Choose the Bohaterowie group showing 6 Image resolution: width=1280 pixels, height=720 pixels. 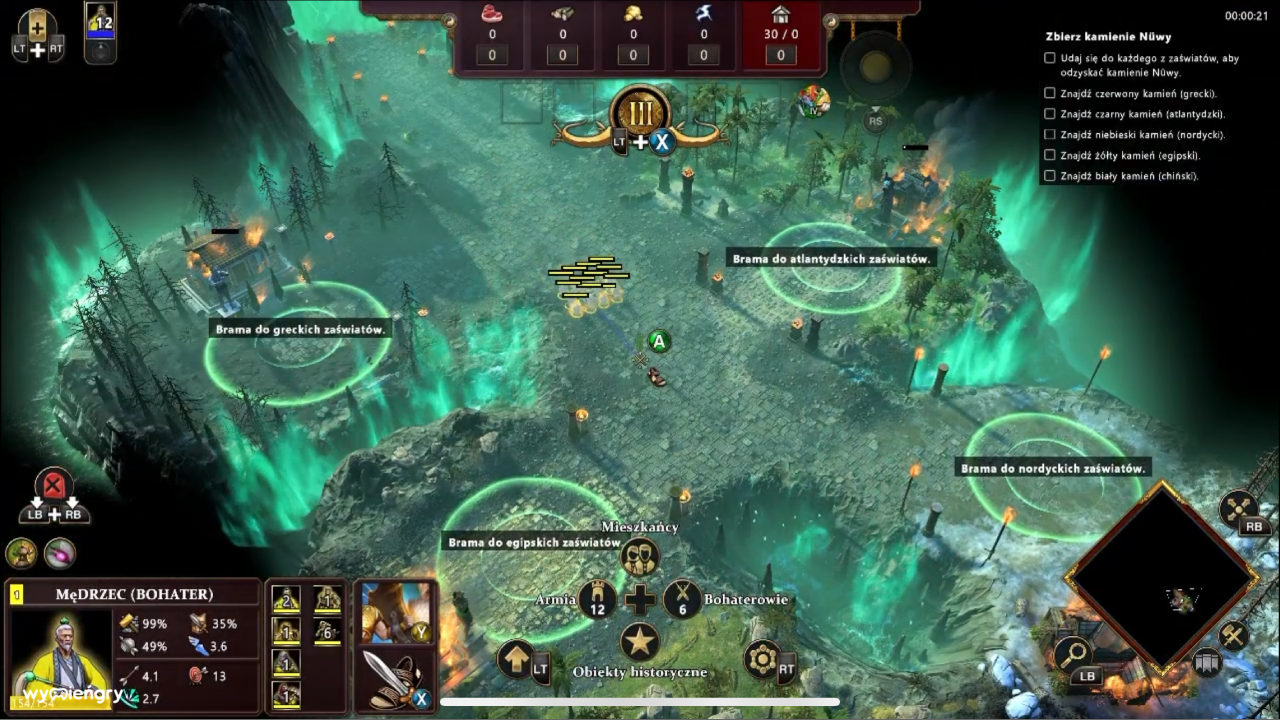[683, 599]
